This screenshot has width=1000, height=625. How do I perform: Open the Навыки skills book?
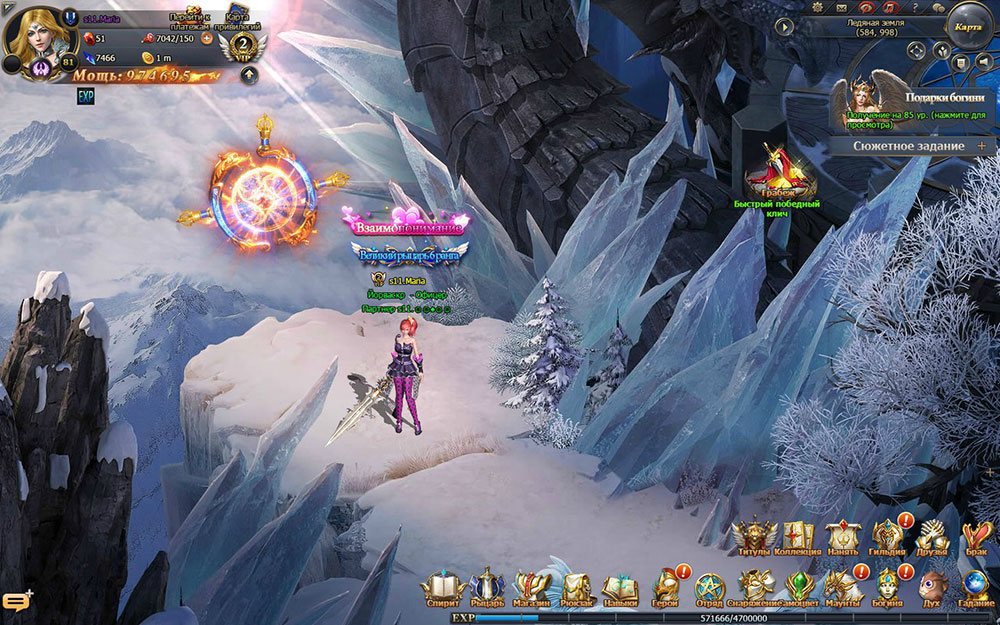tap(620, 586)
